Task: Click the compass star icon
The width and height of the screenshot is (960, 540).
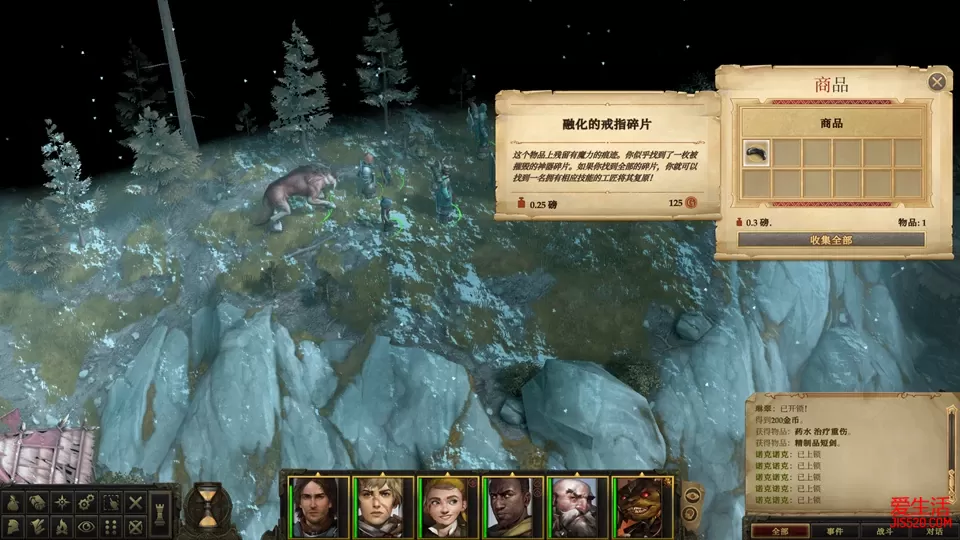Action: tap(63, 502)
